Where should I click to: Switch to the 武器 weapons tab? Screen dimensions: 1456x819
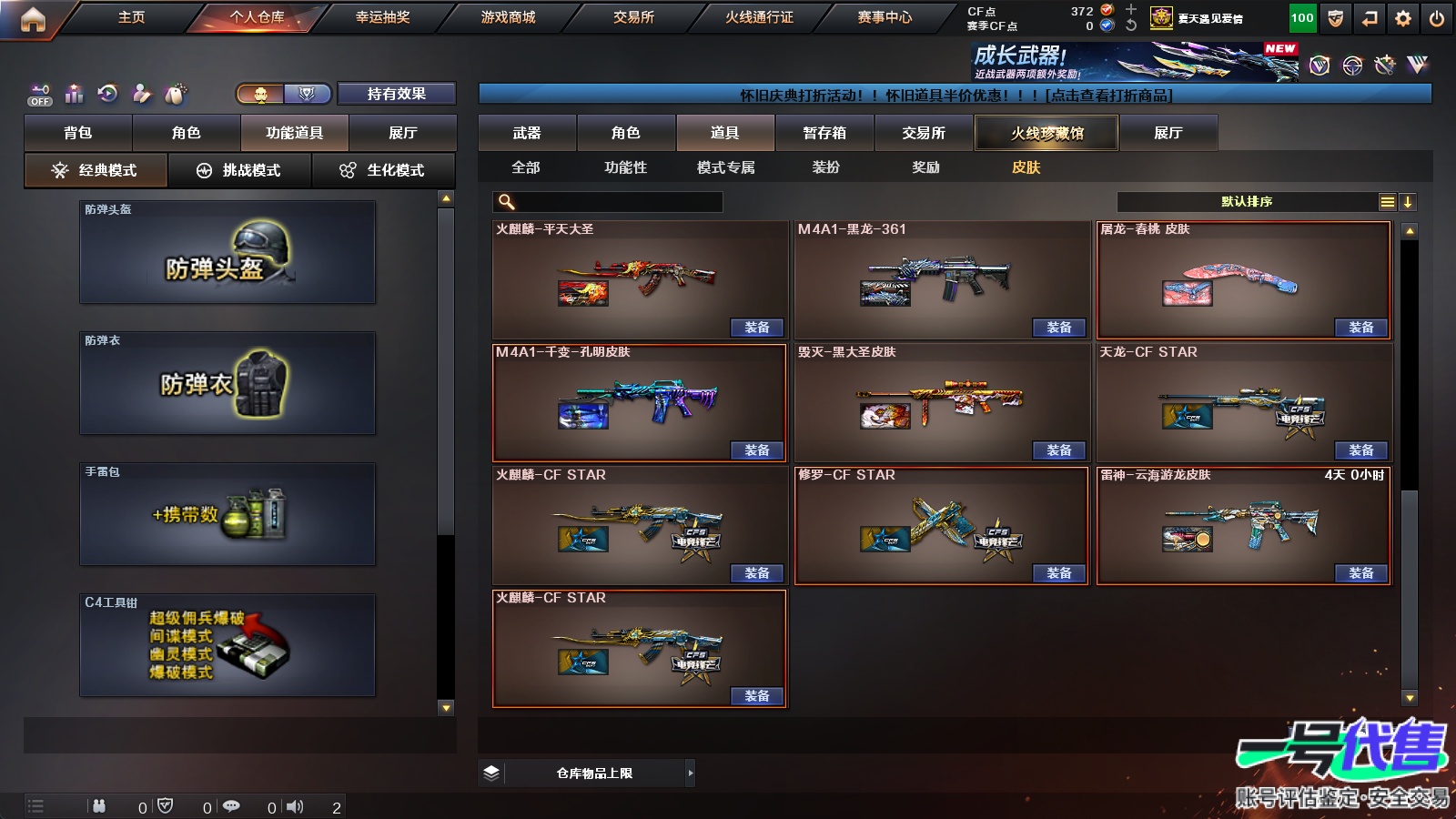tap(527, 133)
